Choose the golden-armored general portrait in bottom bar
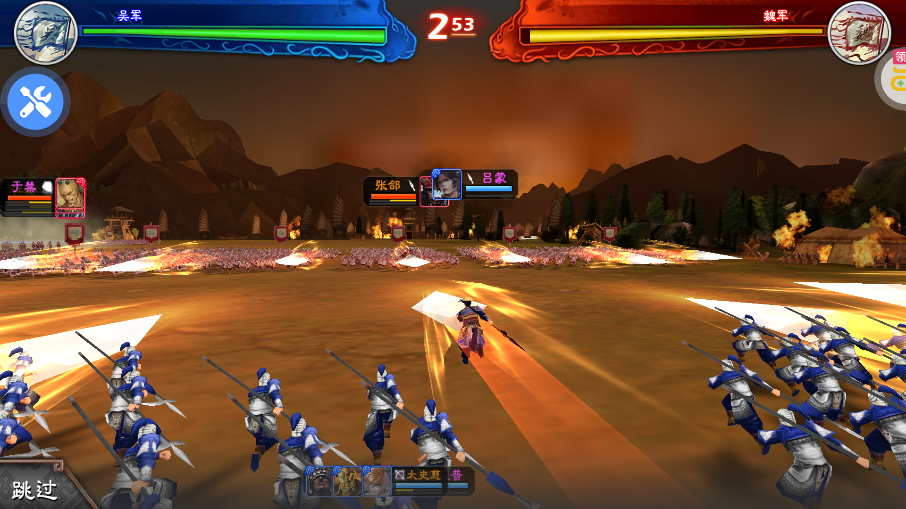Viewport: 906px width, 509px height. pyautogui.click(x=348, y=481)
